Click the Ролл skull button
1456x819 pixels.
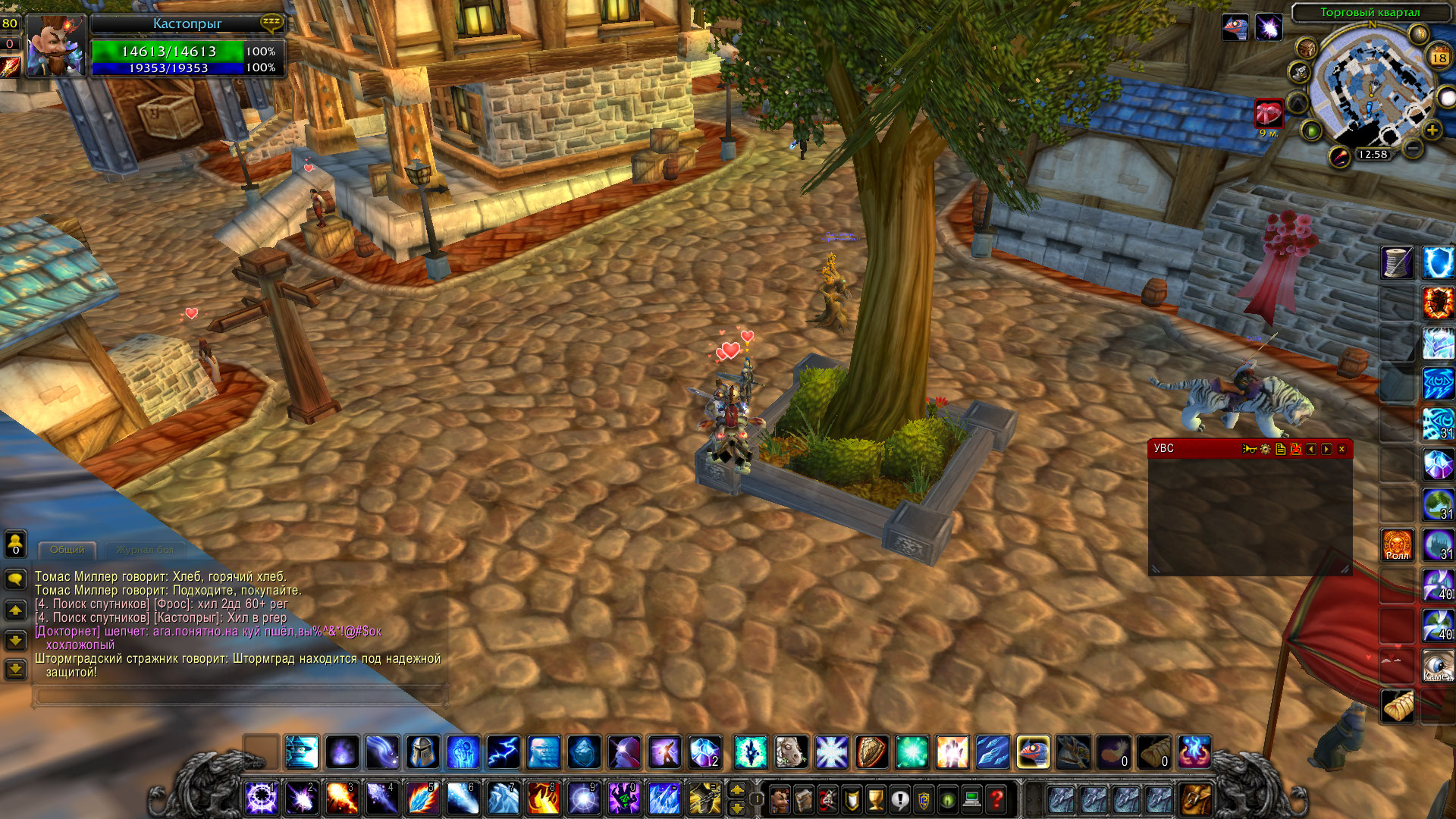click(x=1397, y=544)
